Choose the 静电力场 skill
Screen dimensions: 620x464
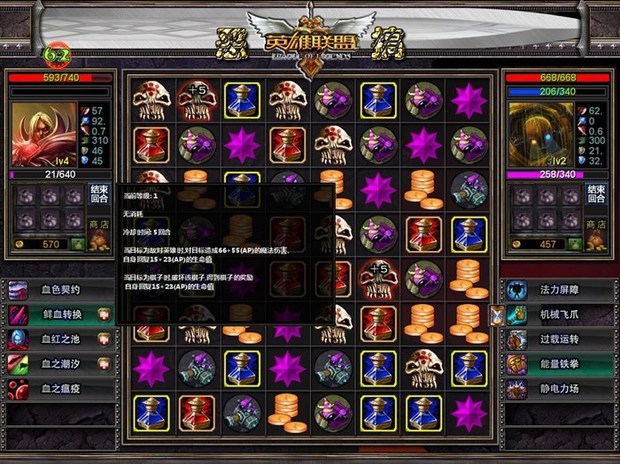point(560,388)
